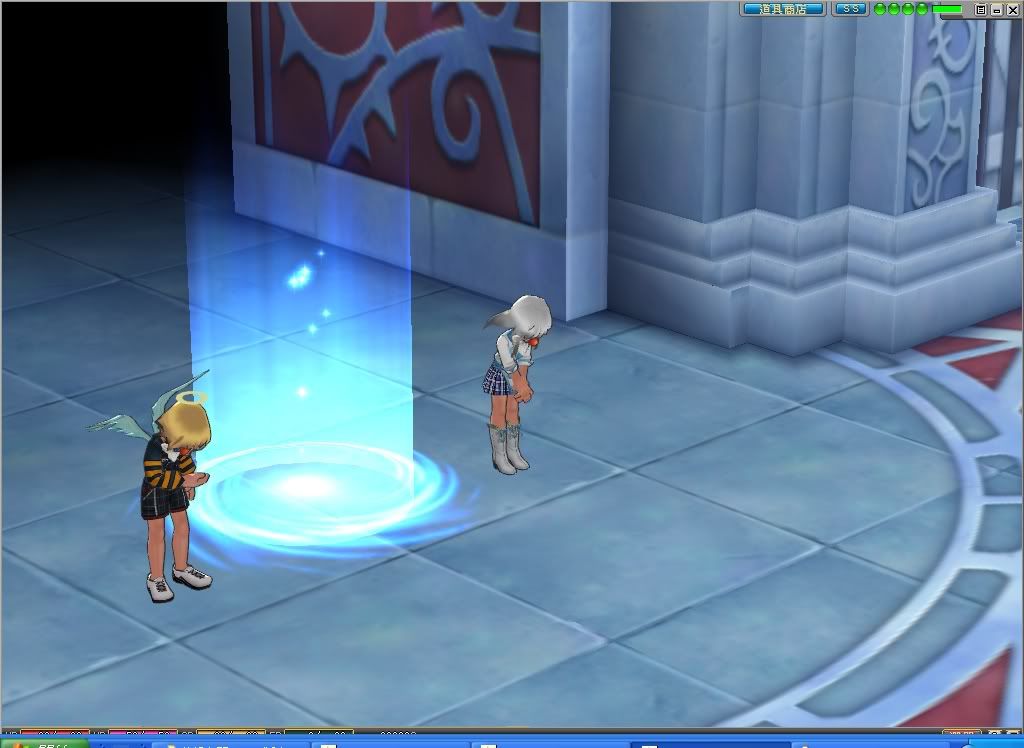Open the game menu list icon
This screenshot has width=1024, height=748.
981,9
